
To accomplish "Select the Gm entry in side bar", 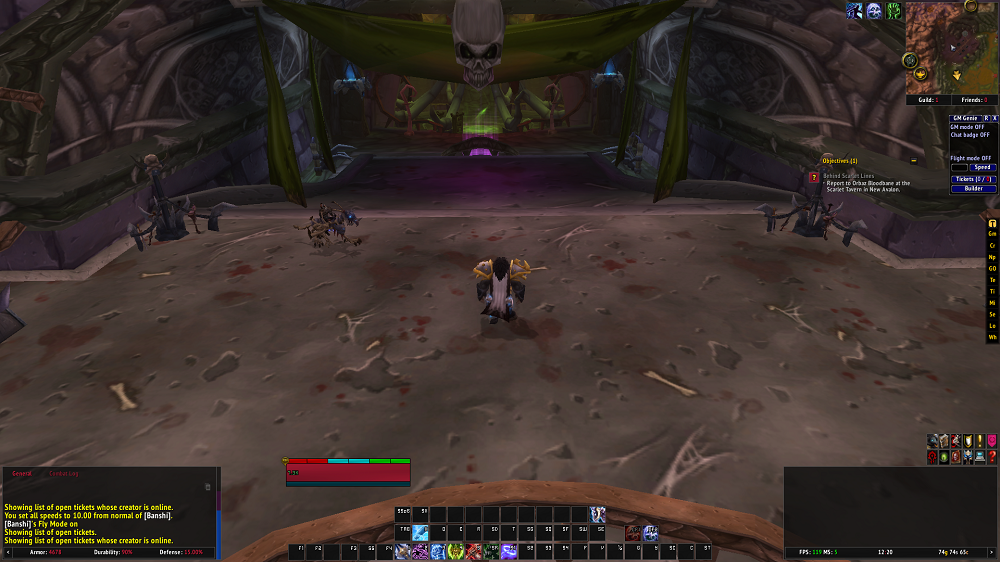I will point(992,234).
